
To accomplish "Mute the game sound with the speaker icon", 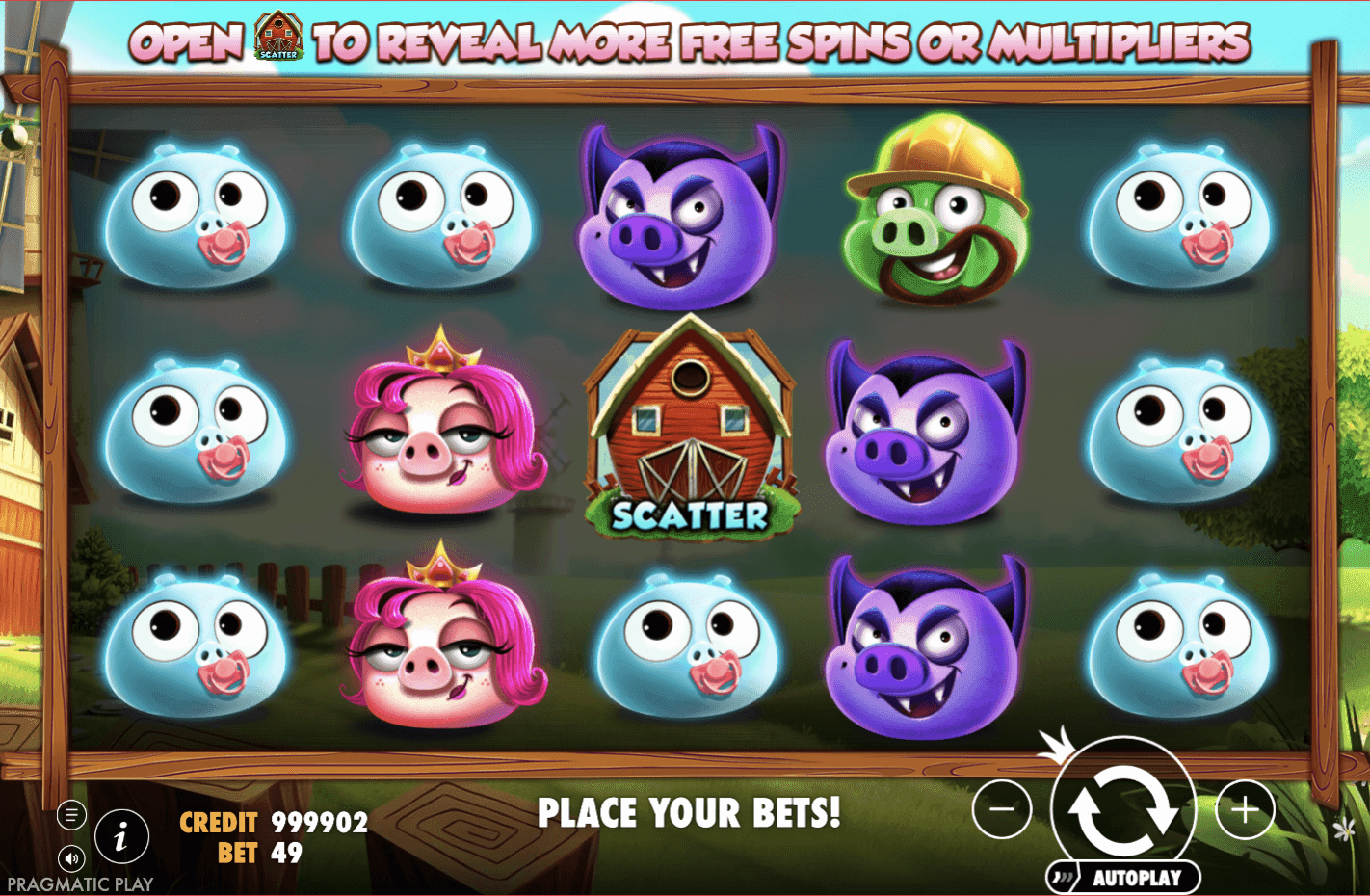I will point(70,857).
